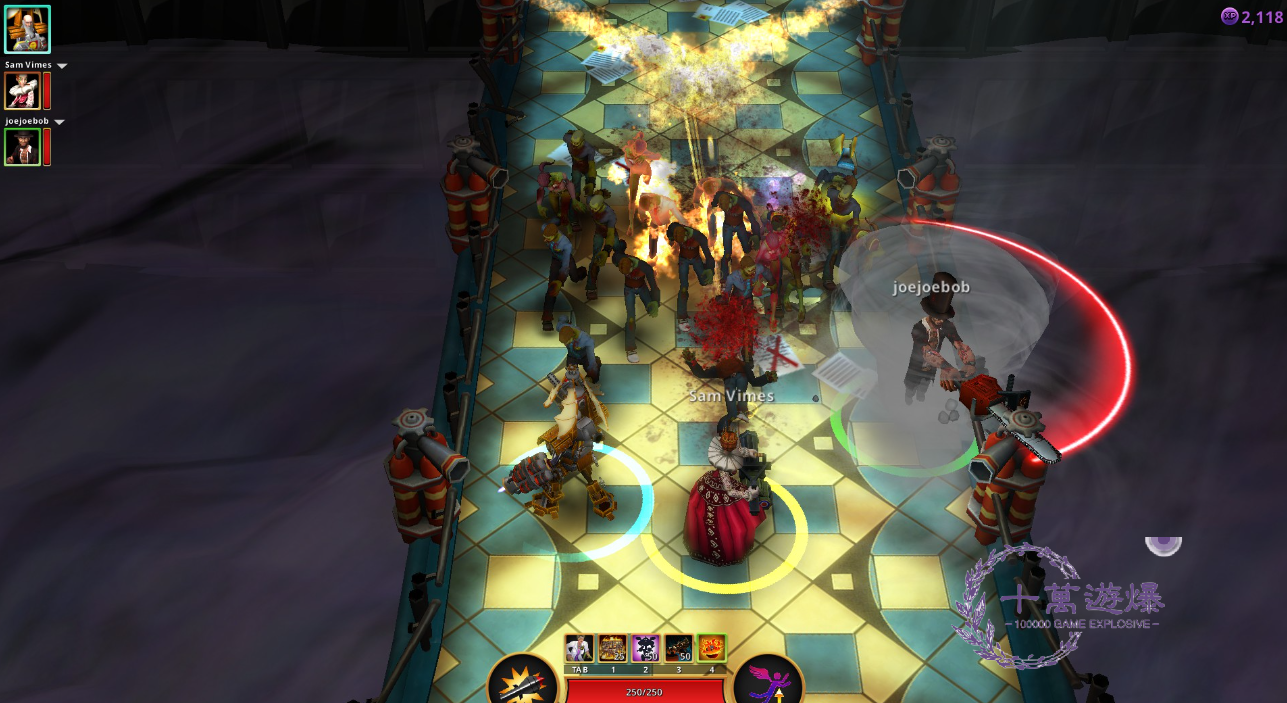
Task: Activate the flaming ability in slot 1
Action: (612, 648)
